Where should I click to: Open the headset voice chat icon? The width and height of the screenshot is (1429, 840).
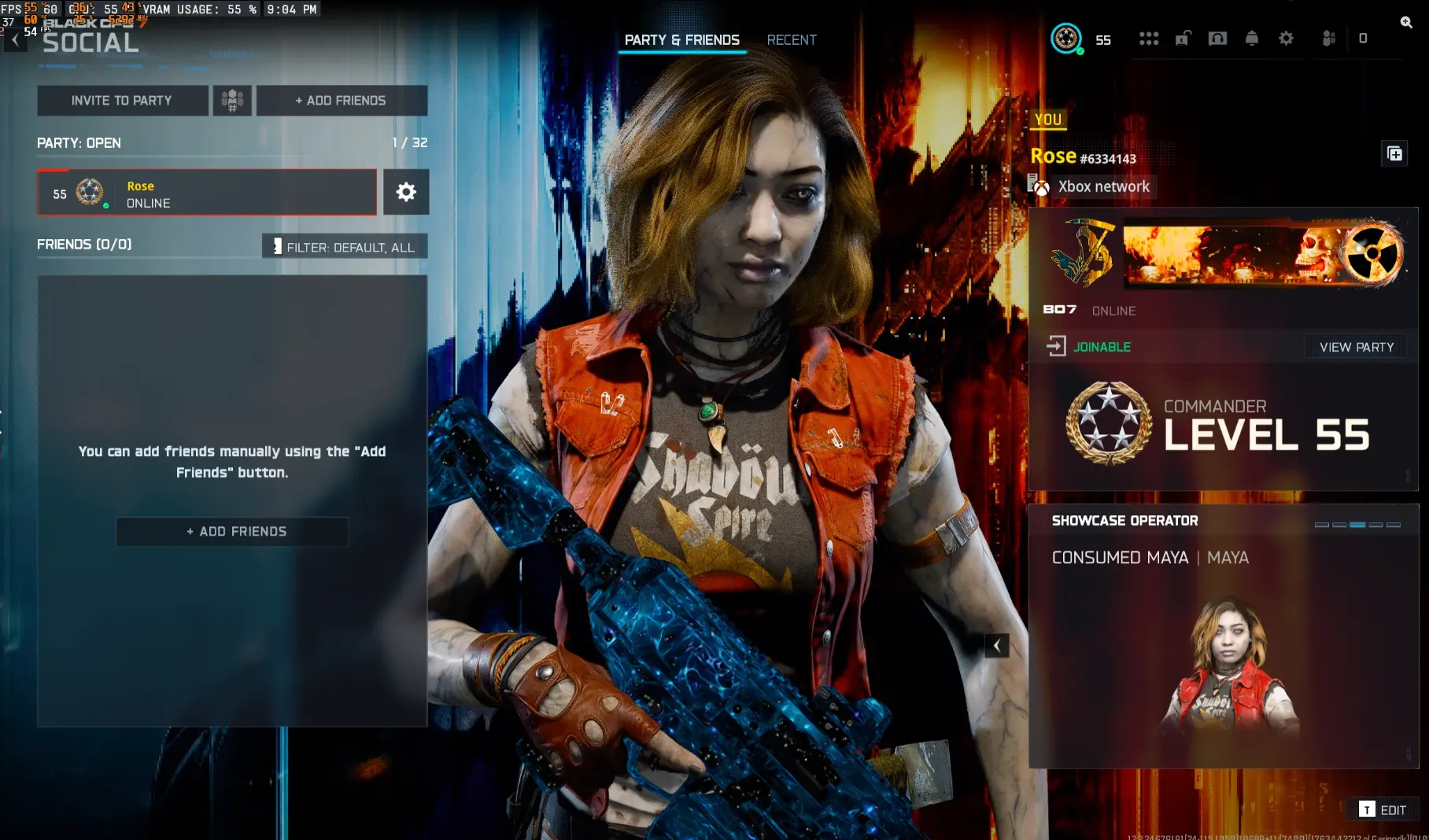(1217, 39)
